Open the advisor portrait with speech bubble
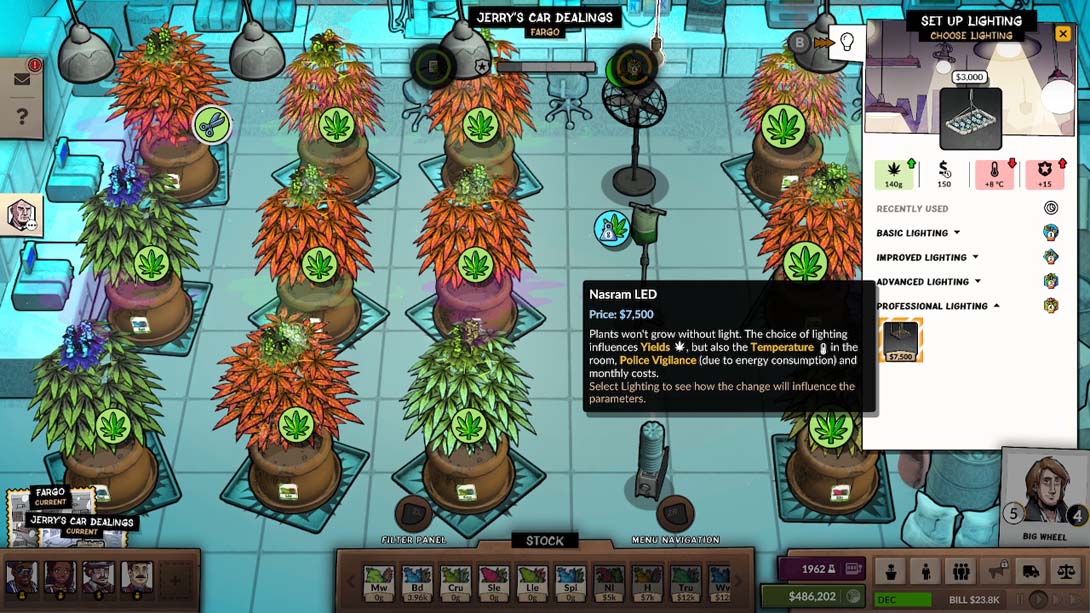 [21, 214]
